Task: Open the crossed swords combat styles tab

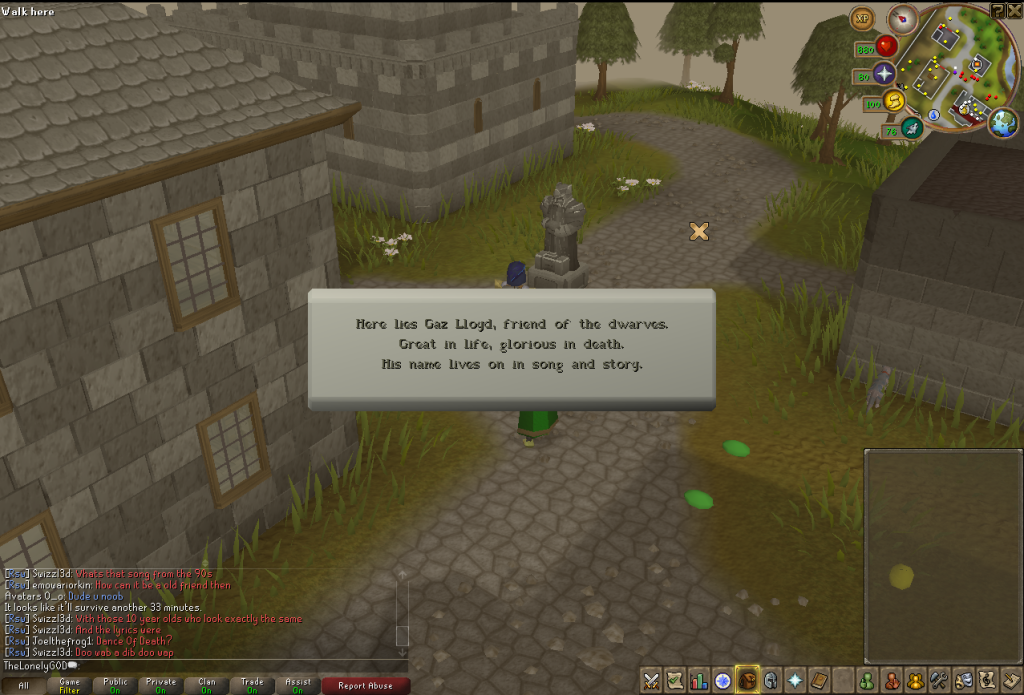Action: 652,681
